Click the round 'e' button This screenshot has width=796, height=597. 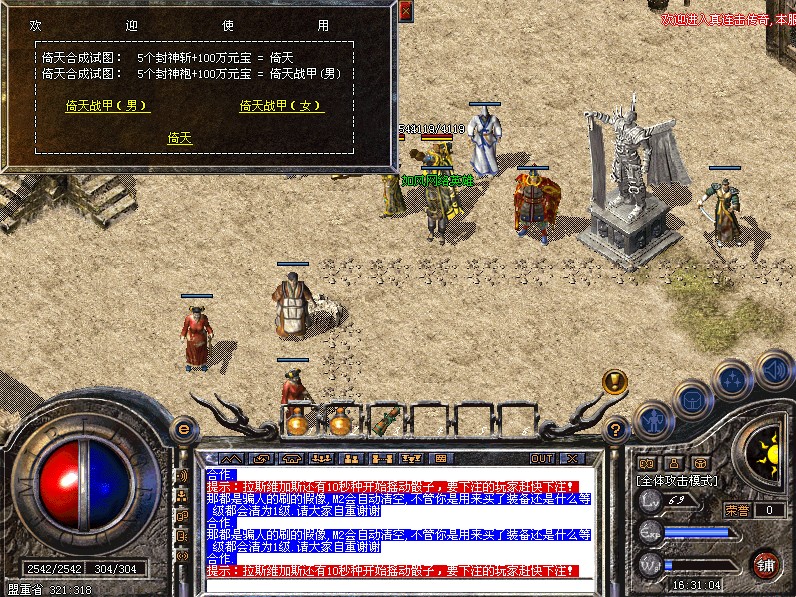(x=183, y=429)
